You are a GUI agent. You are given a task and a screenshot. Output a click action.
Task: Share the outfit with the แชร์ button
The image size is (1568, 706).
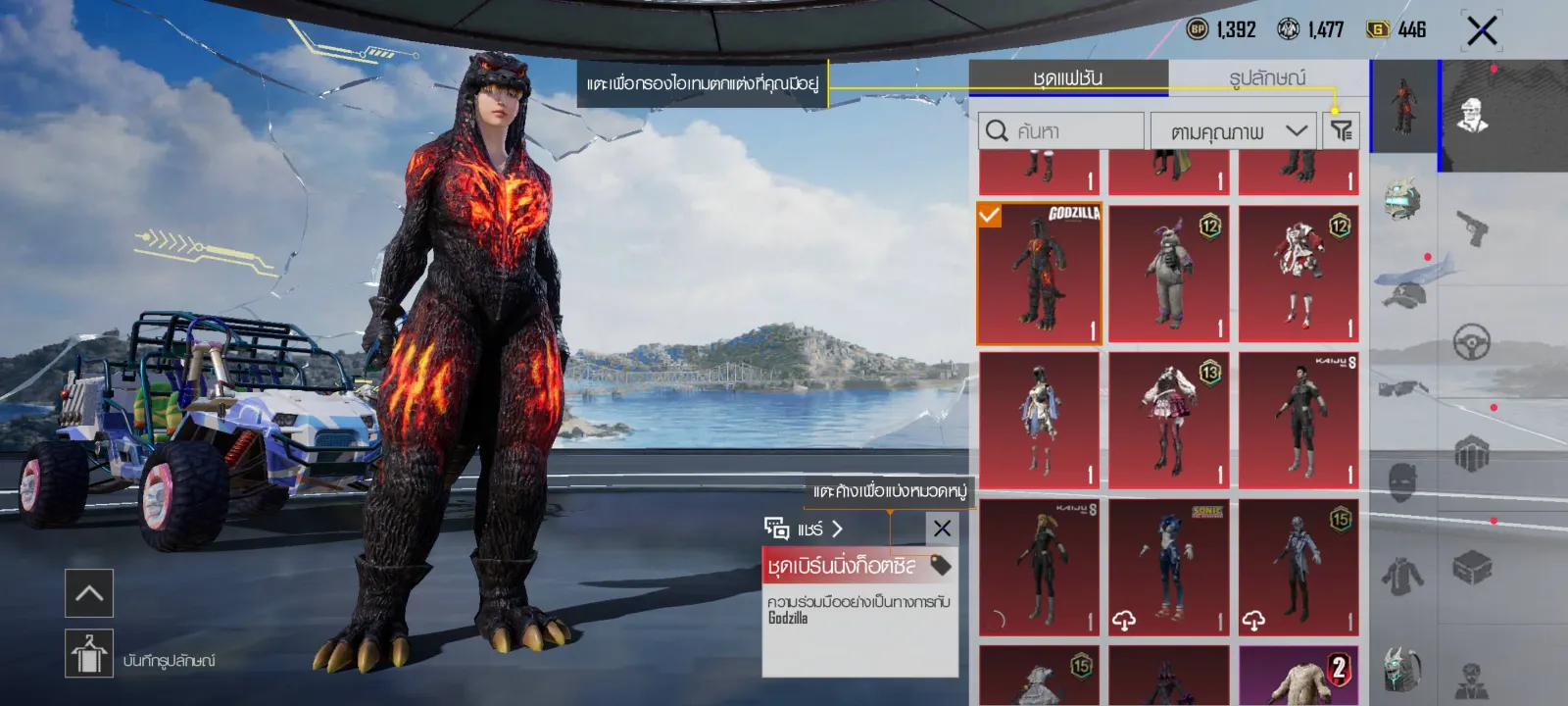[x=805, y=529]
